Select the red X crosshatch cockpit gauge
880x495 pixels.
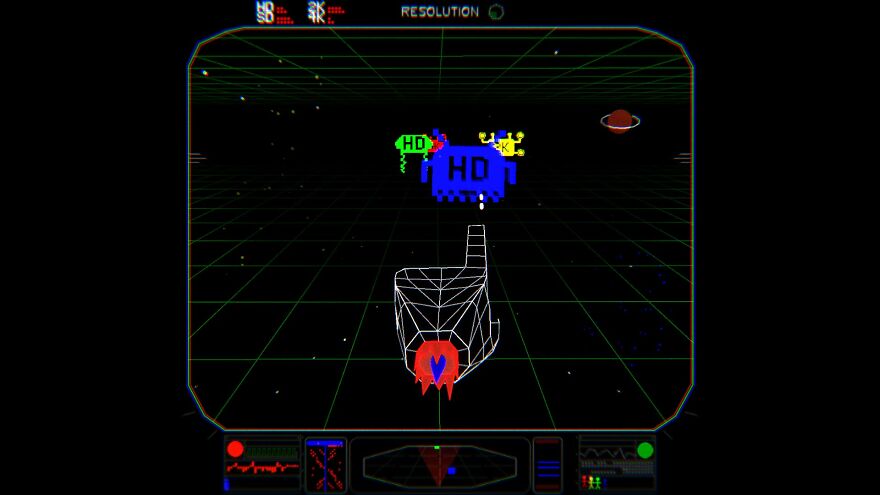pos(326,466)
